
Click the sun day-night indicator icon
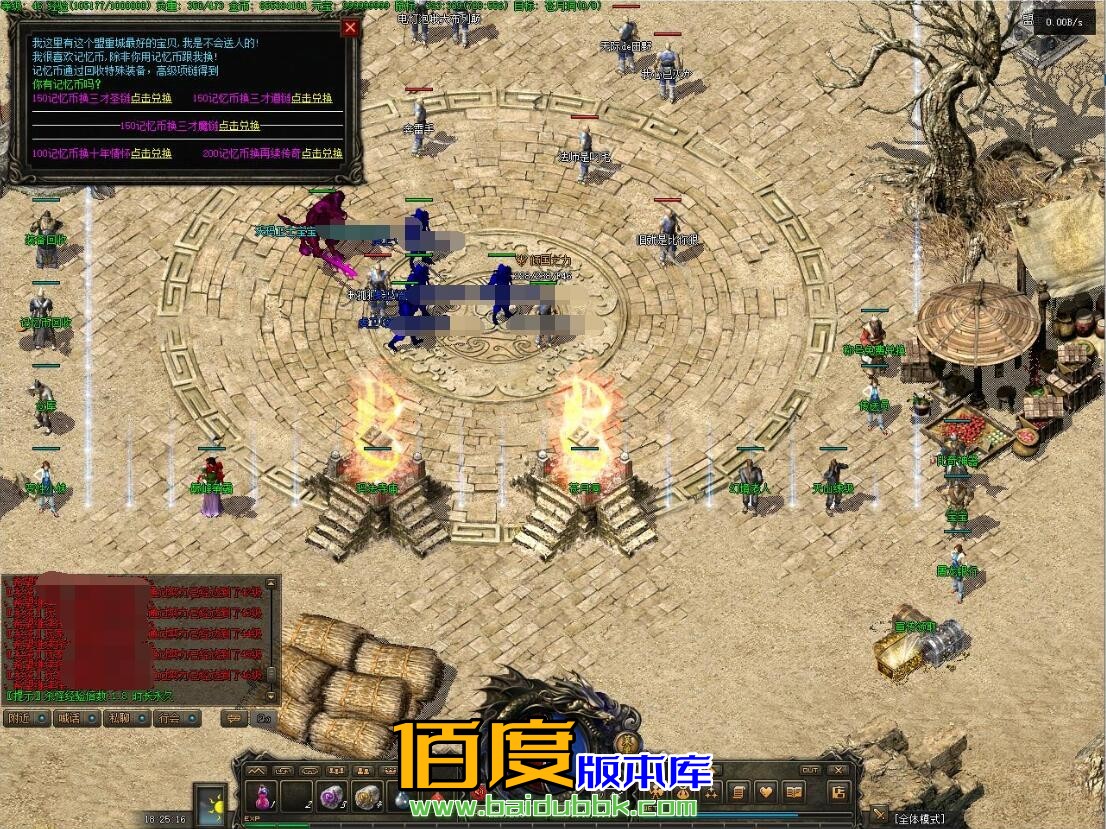coord(212,806)
